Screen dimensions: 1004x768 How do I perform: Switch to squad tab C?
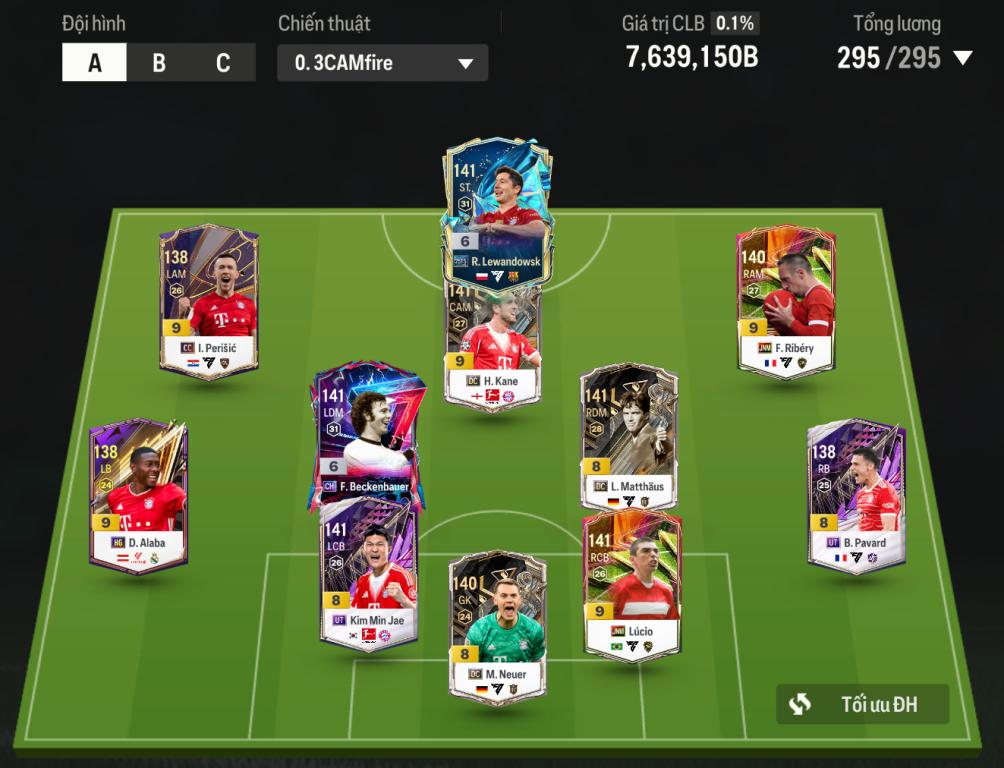pyautogui.click(x=223, y=63)
